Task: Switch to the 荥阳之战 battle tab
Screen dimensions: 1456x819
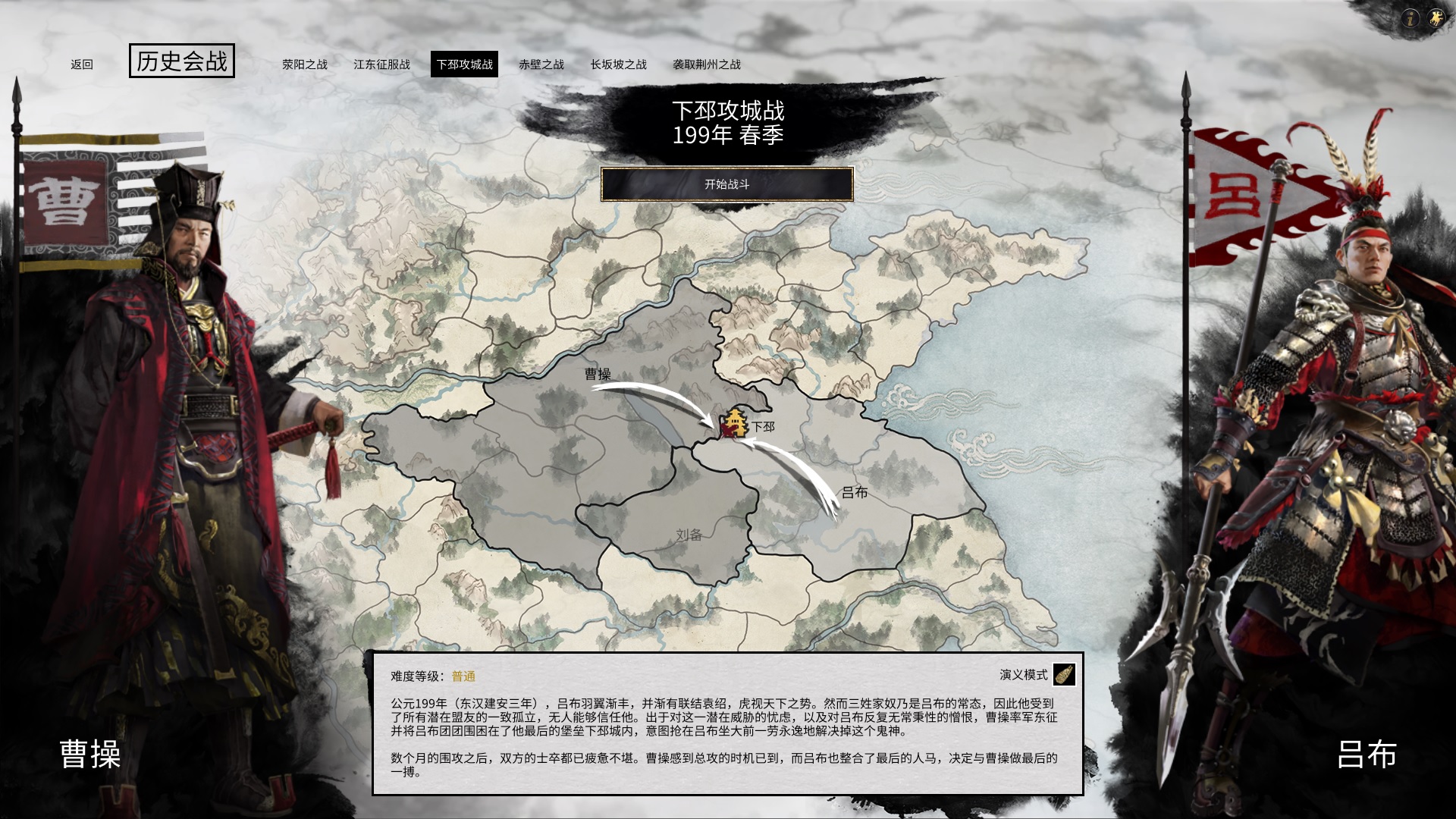Action: (x=306, y=65)
